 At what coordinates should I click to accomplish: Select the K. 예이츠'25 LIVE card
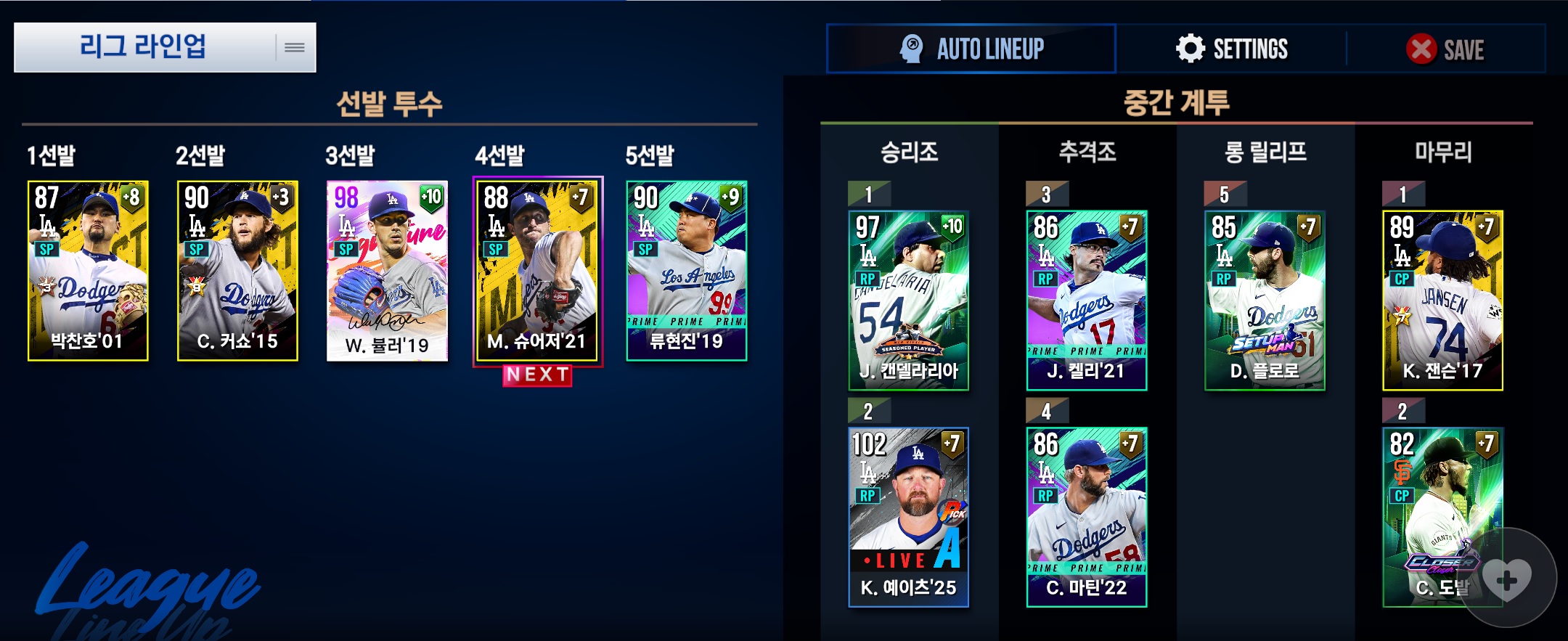pyautogui.click(x=908, y=517)
